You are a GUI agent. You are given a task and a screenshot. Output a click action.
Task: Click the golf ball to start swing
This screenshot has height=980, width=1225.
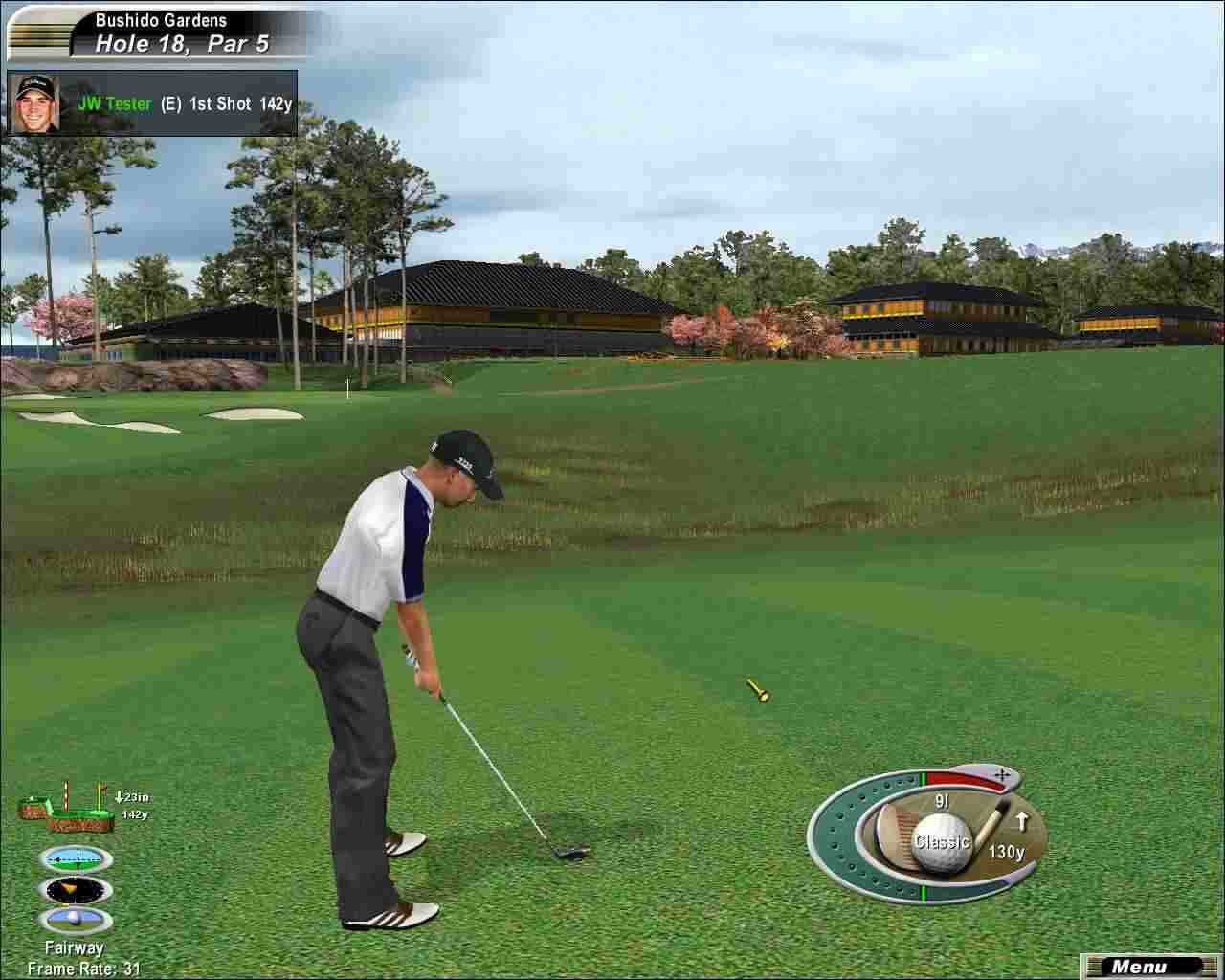942,842
